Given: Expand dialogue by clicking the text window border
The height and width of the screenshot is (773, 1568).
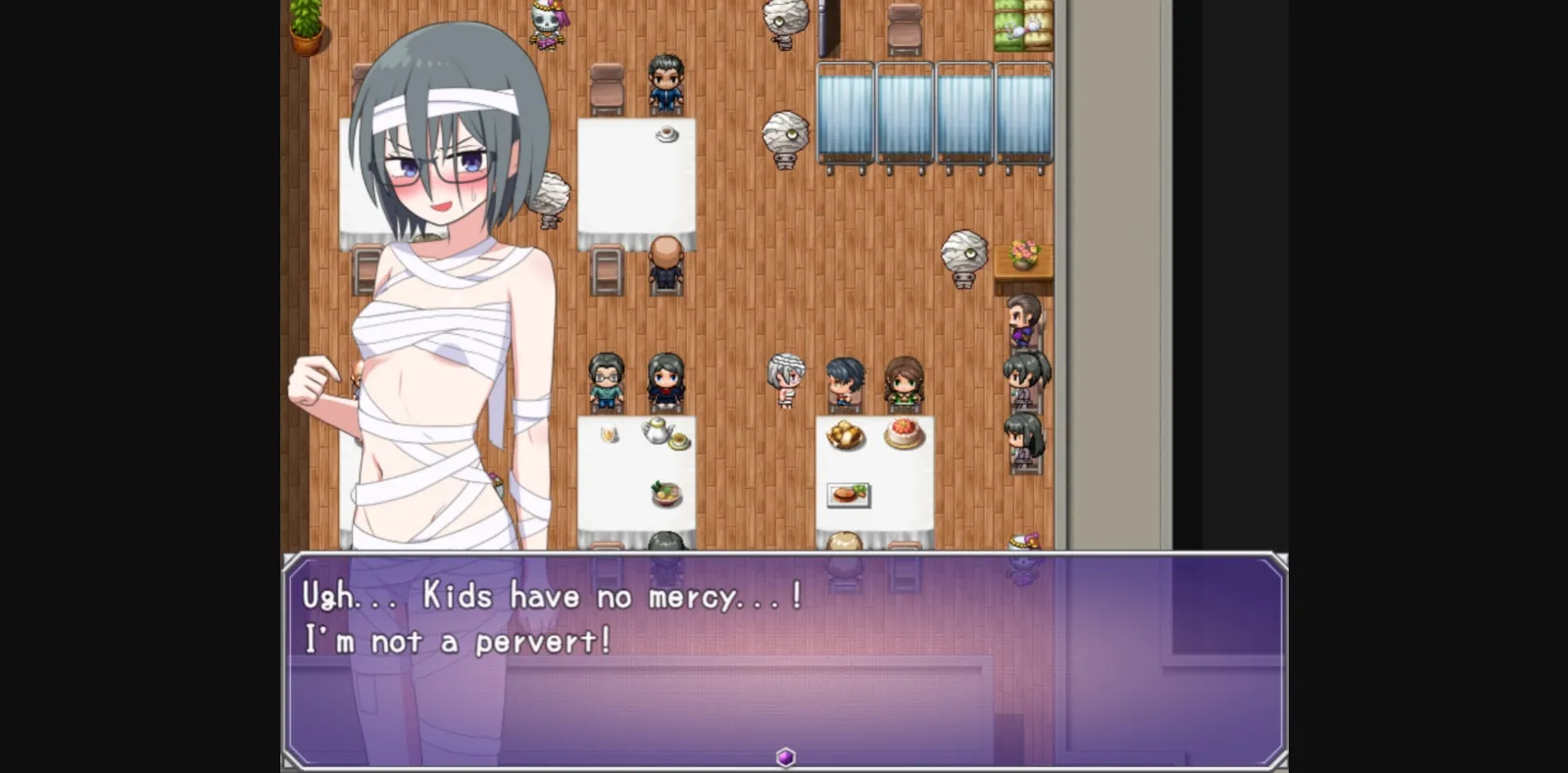Looking at the screenshot, I should pyautogui.click(x=784, y=556).
